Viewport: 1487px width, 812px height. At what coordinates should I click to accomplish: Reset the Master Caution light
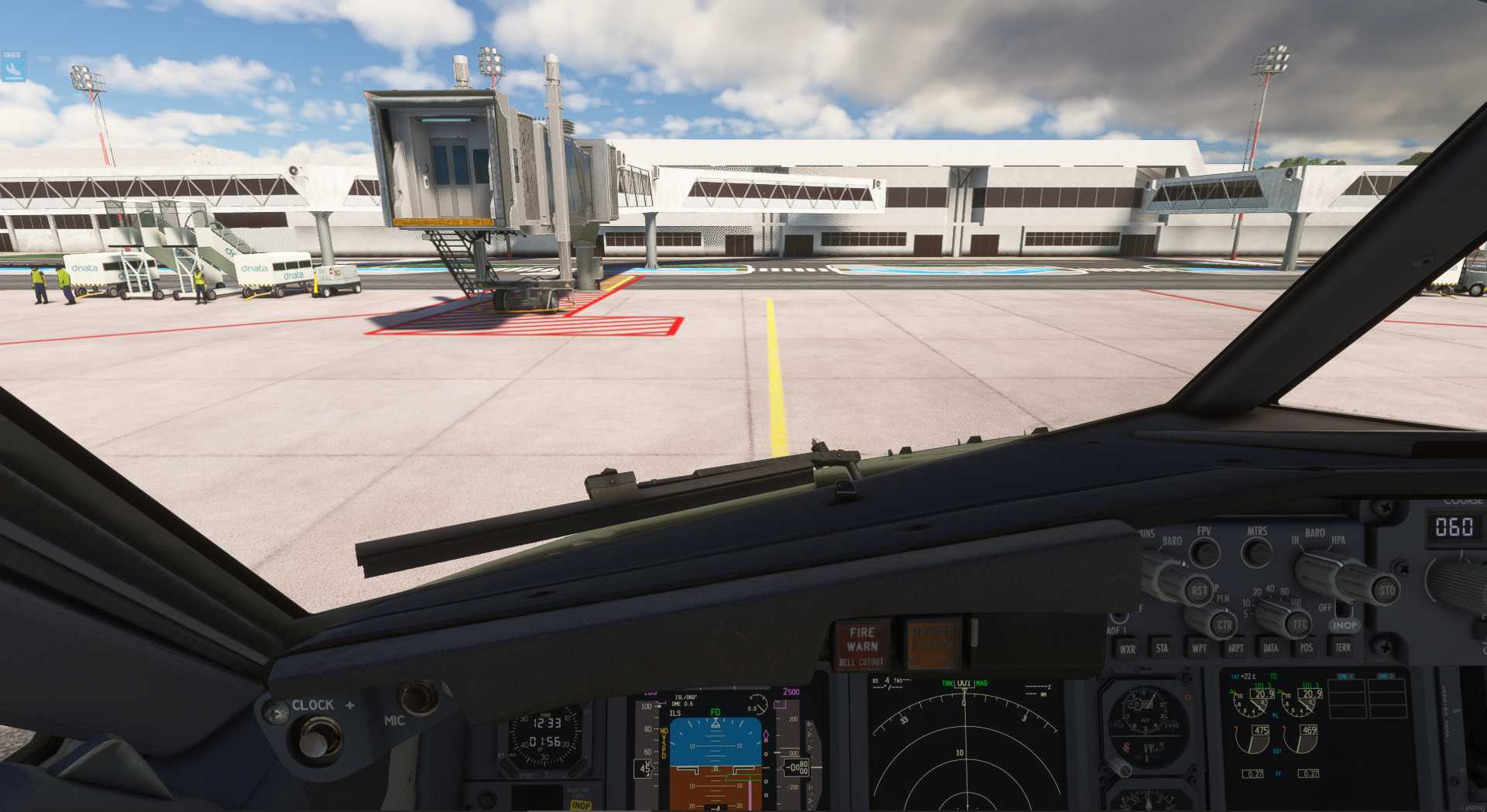[932, 643]
